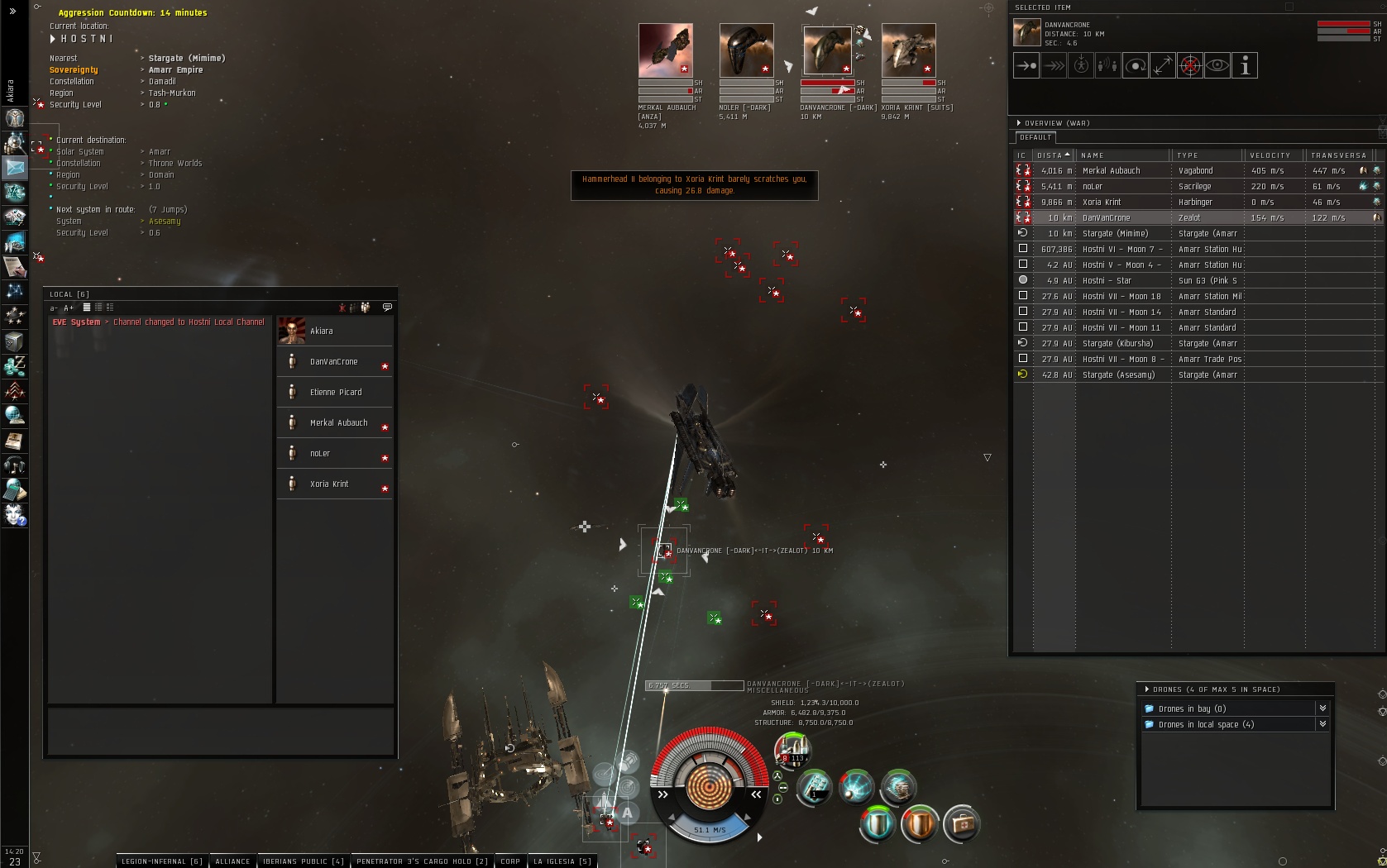1387x868 pixels.
Task: Open the Iberians Public channel tab
Action: 304,861
